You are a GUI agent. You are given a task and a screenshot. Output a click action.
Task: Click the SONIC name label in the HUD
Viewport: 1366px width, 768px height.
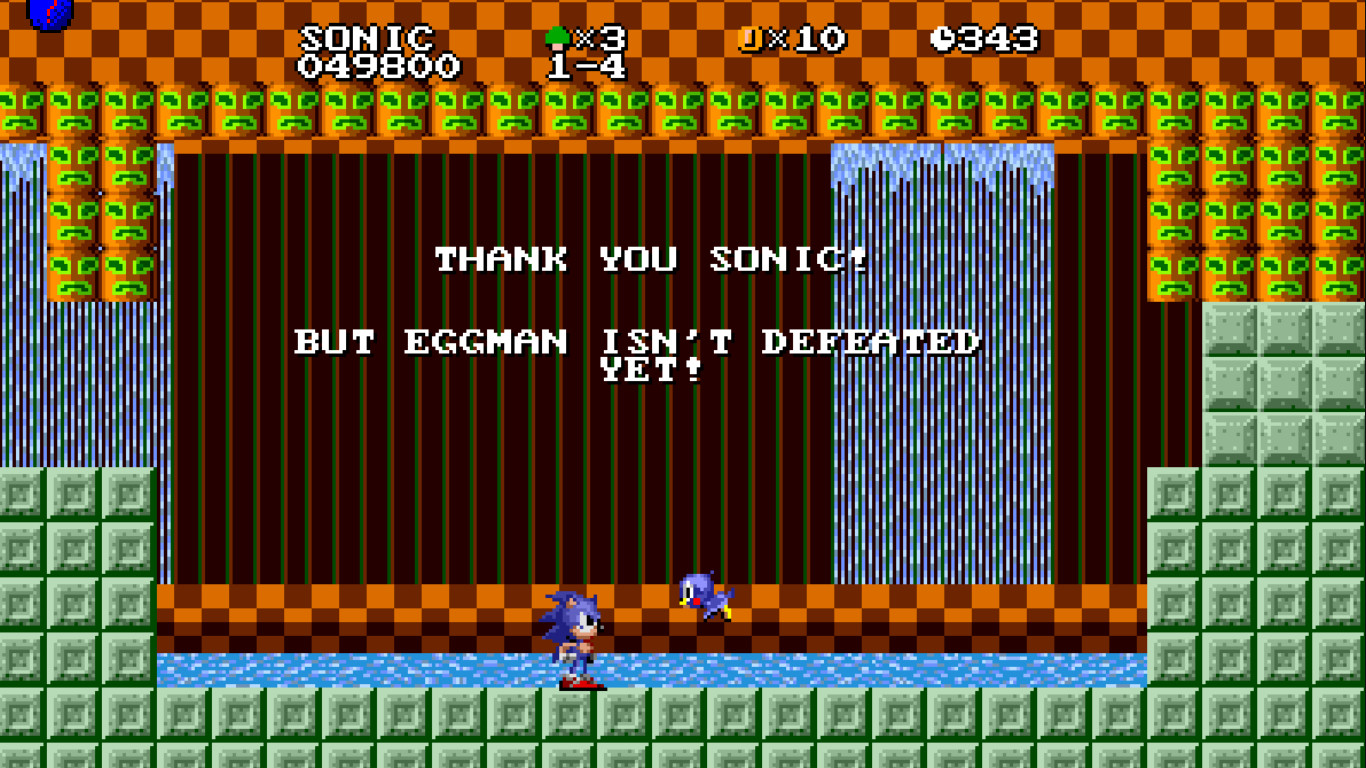[x=366, y=35]
